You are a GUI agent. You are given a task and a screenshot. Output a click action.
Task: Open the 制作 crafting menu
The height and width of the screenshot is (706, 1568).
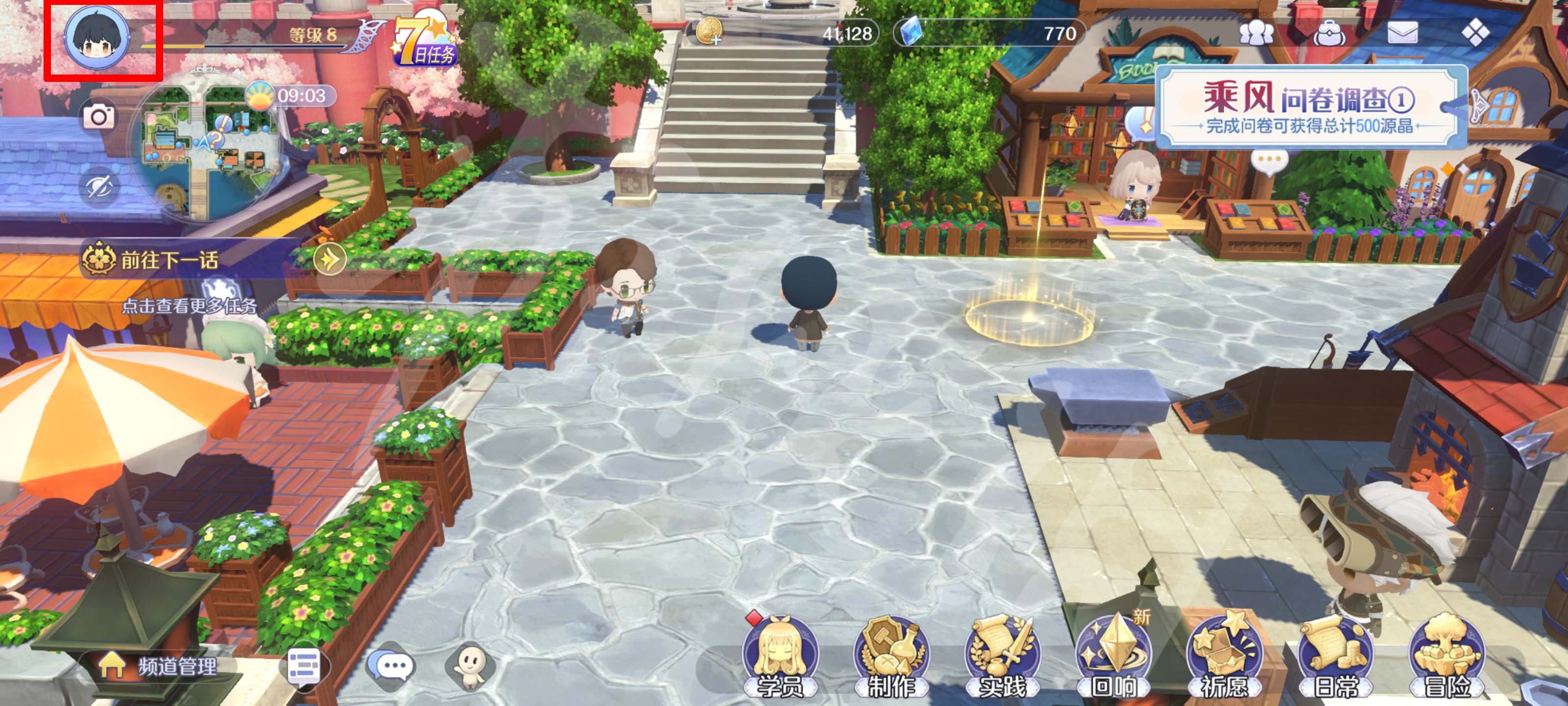click(x=891, y=658)
